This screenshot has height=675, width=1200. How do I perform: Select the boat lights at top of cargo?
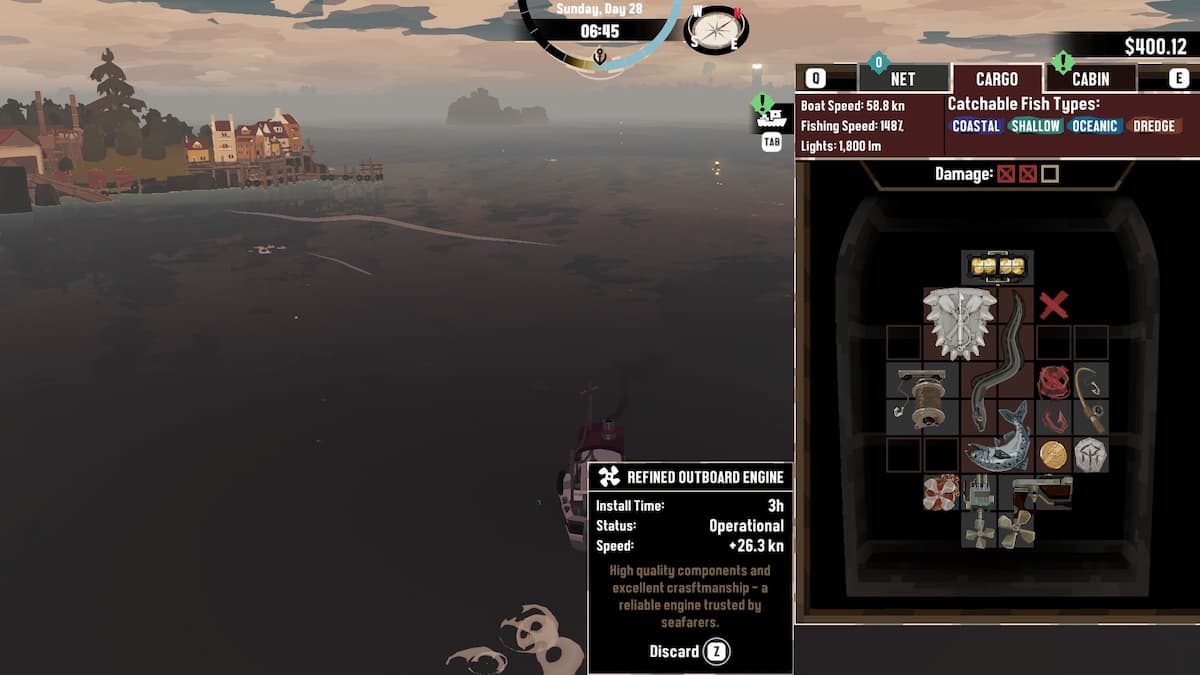997,267
